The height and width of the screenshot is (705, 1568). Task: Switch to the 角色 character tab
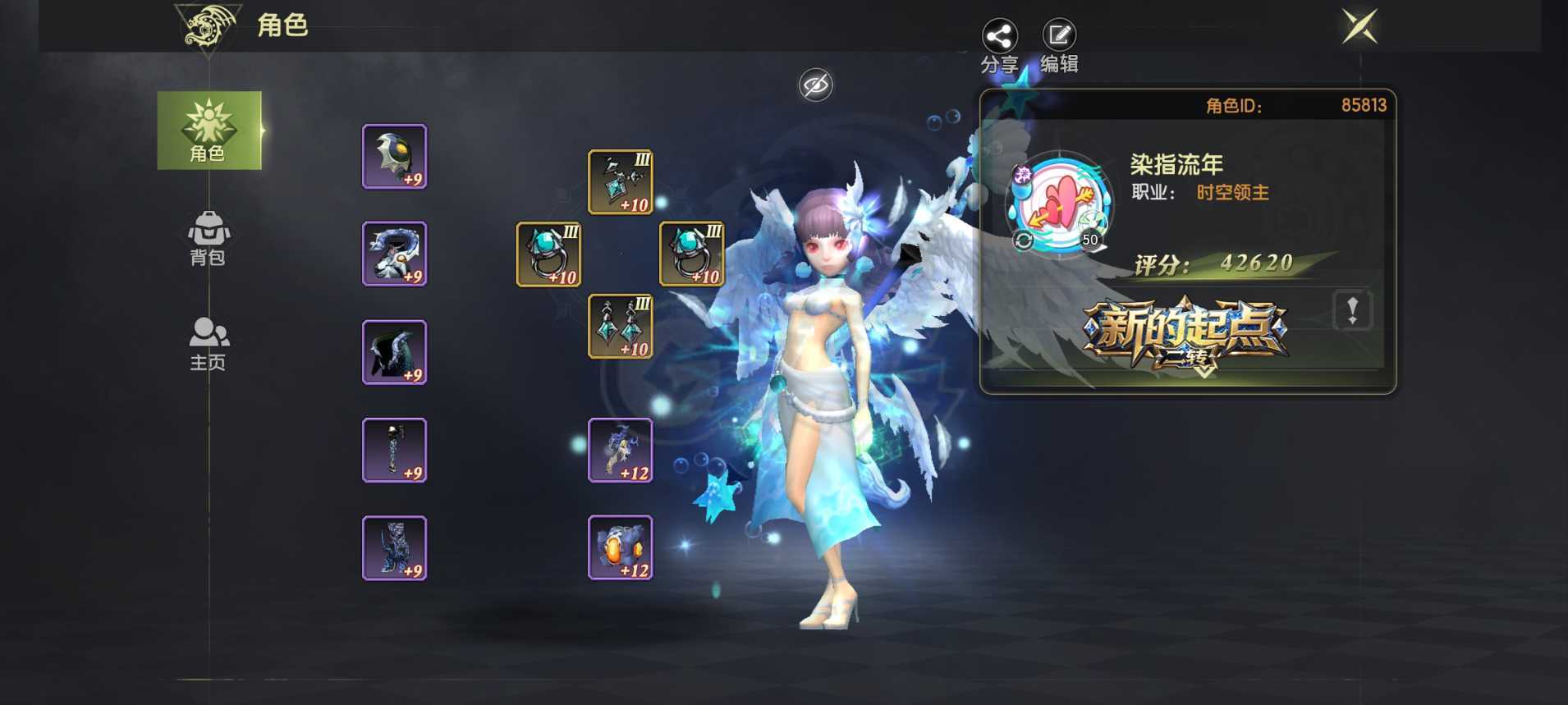[x=209, y=130]
